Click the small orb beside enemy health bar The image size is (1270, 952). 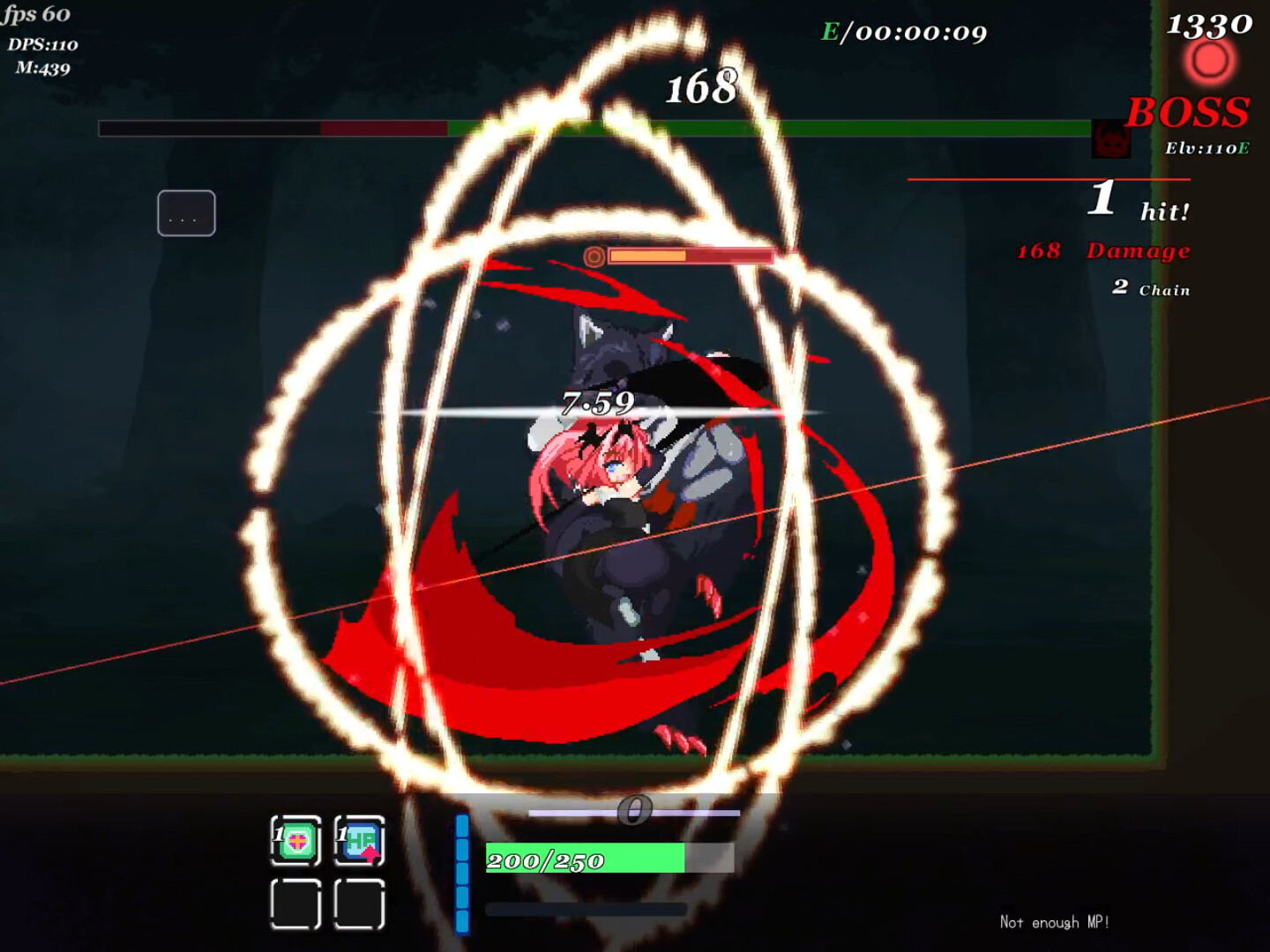[x=594, y=257]
